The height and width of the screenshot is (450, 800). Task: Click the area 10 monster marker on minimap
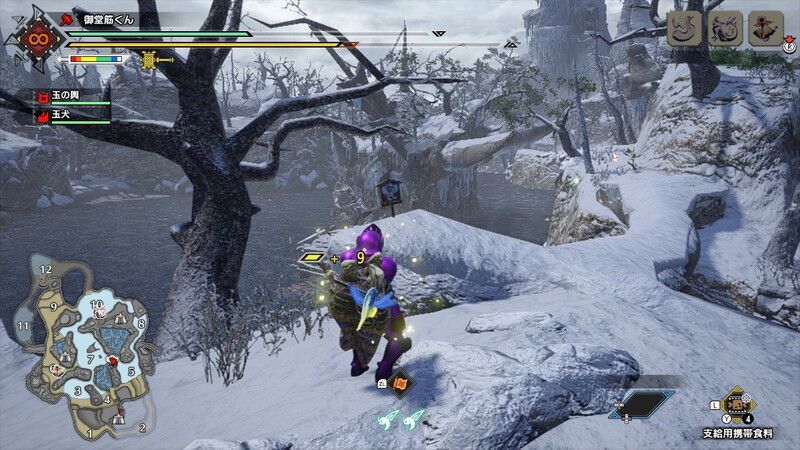[x=101, y=313]
